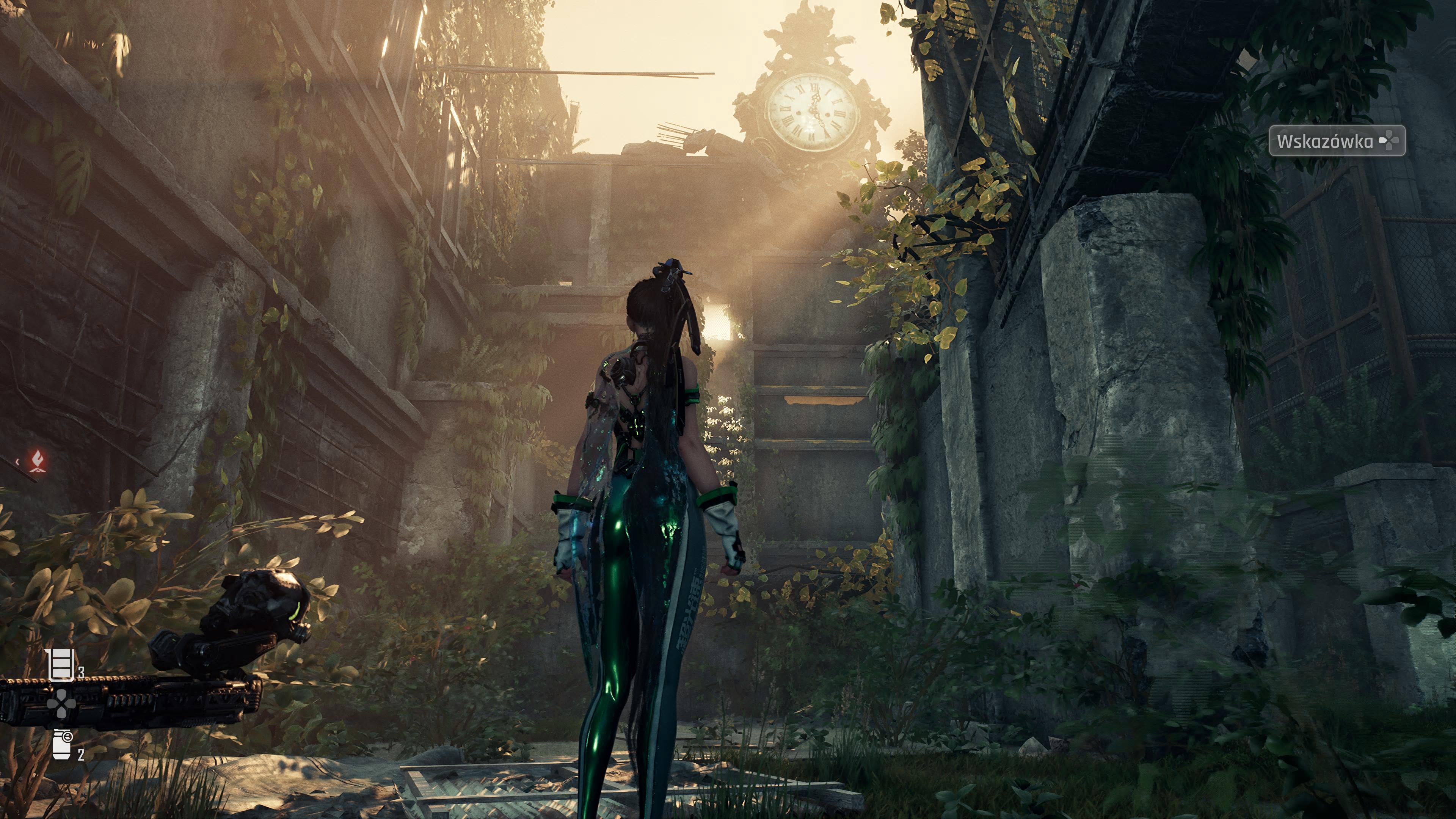
Task: Open the Wskazówka hint prompt
Action: [1336, 140]
